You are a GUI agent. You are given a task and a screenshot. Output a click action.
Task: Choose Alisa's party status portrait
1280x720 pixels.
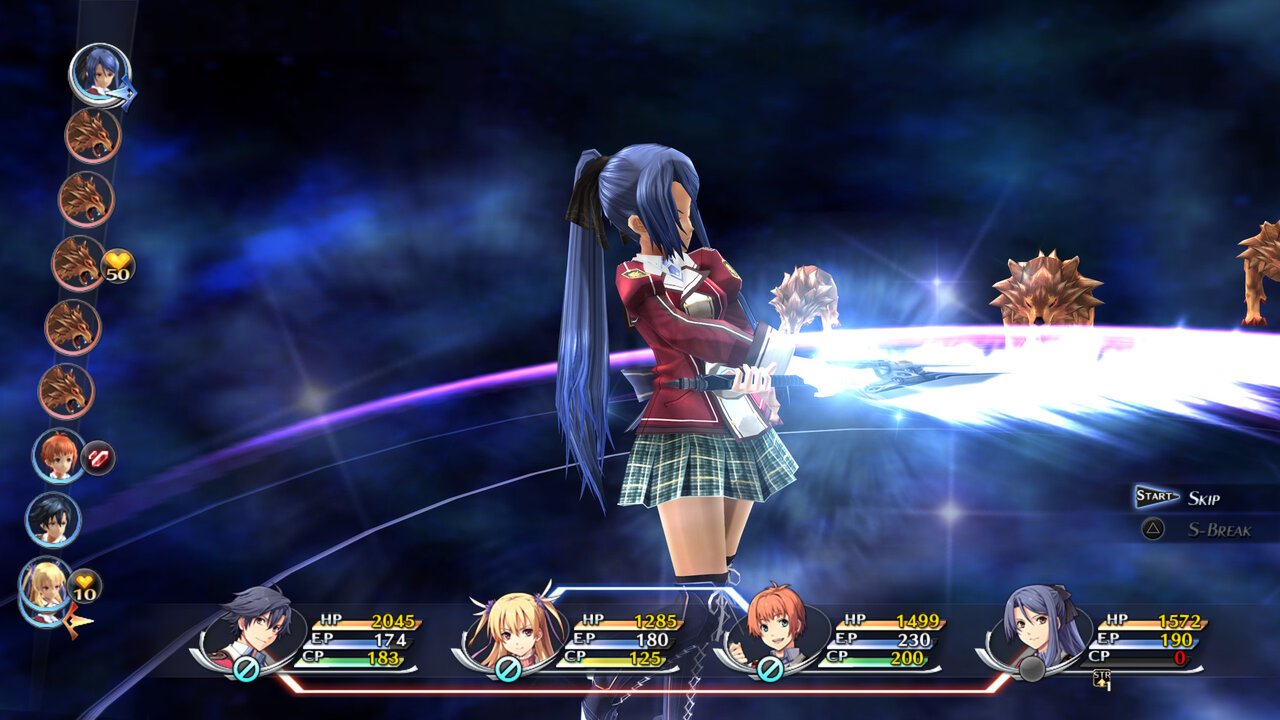tap(514, 628)
